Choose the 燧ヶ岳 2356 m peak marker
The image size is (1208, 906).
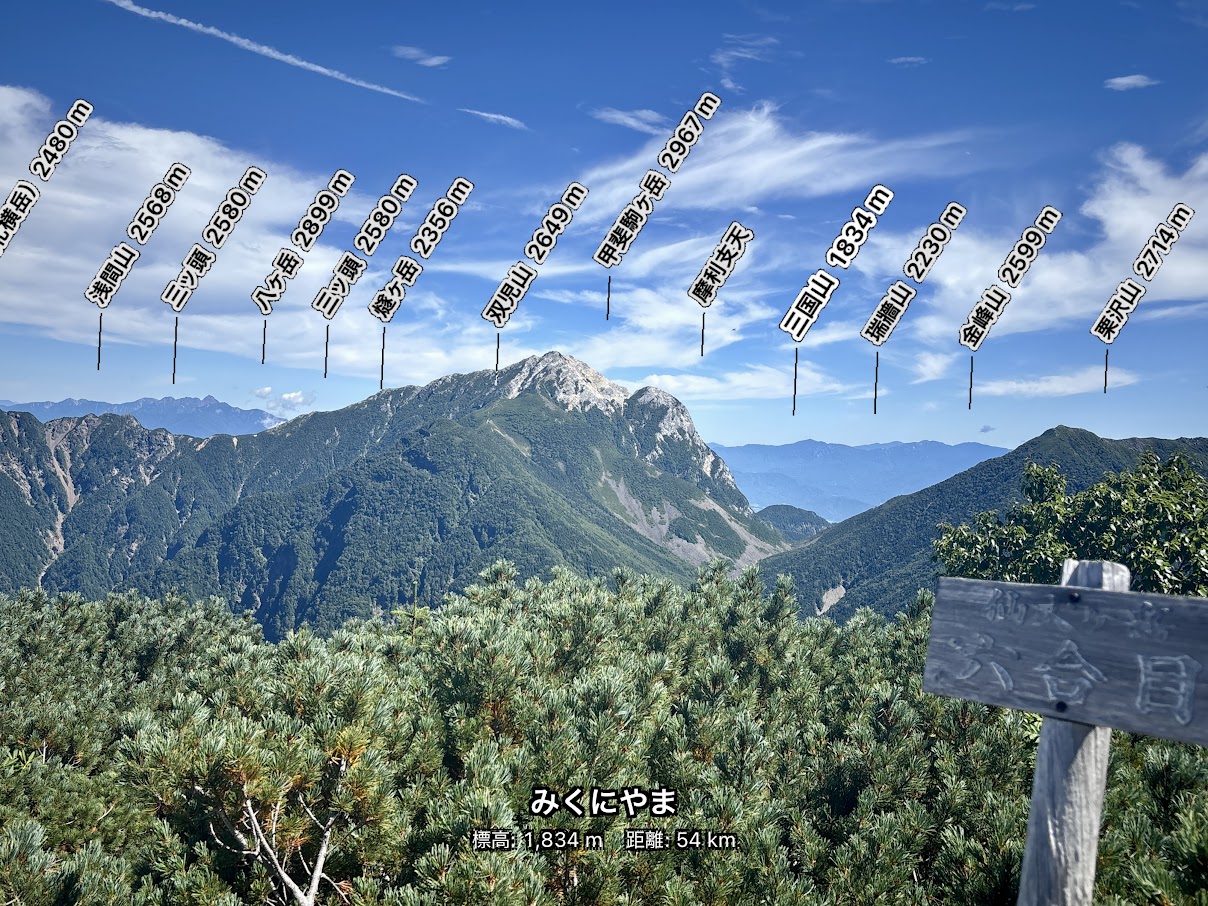[421, 249]
